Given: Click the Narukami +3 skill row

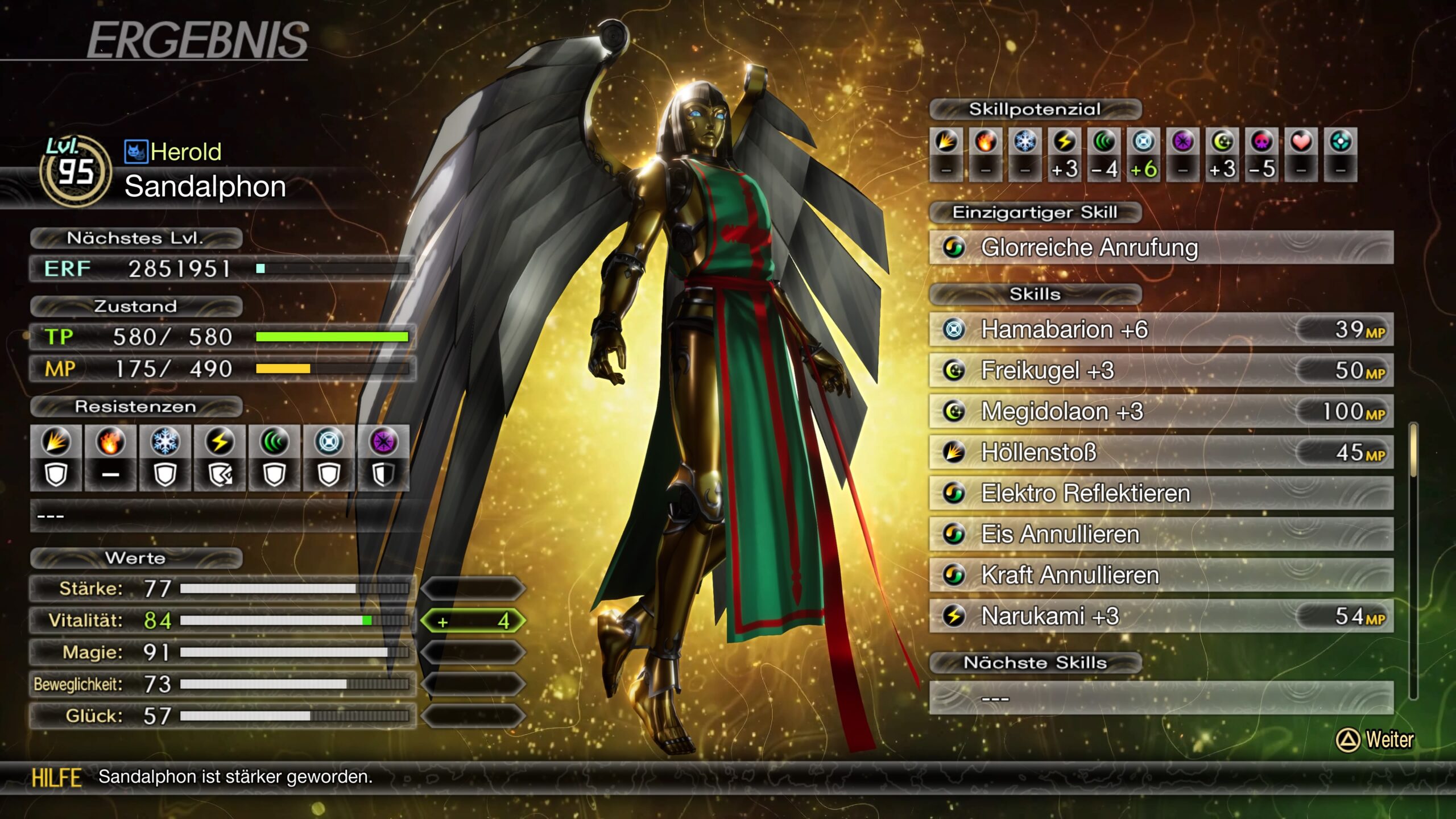Looking at the screenshot, I should coord(1160,616).
